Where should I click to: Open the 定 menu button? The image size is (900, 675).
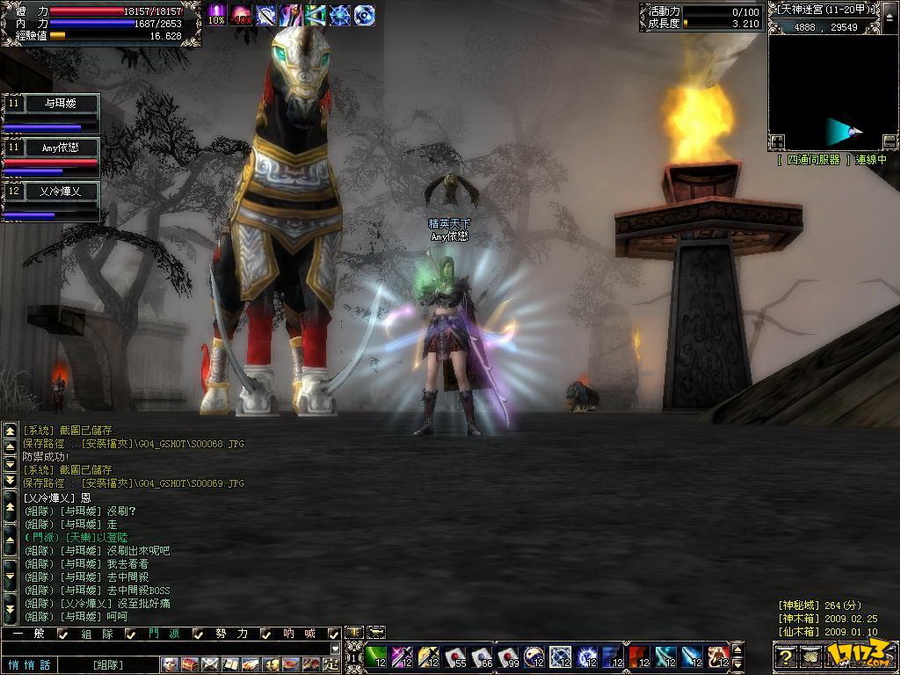(331, 664)
